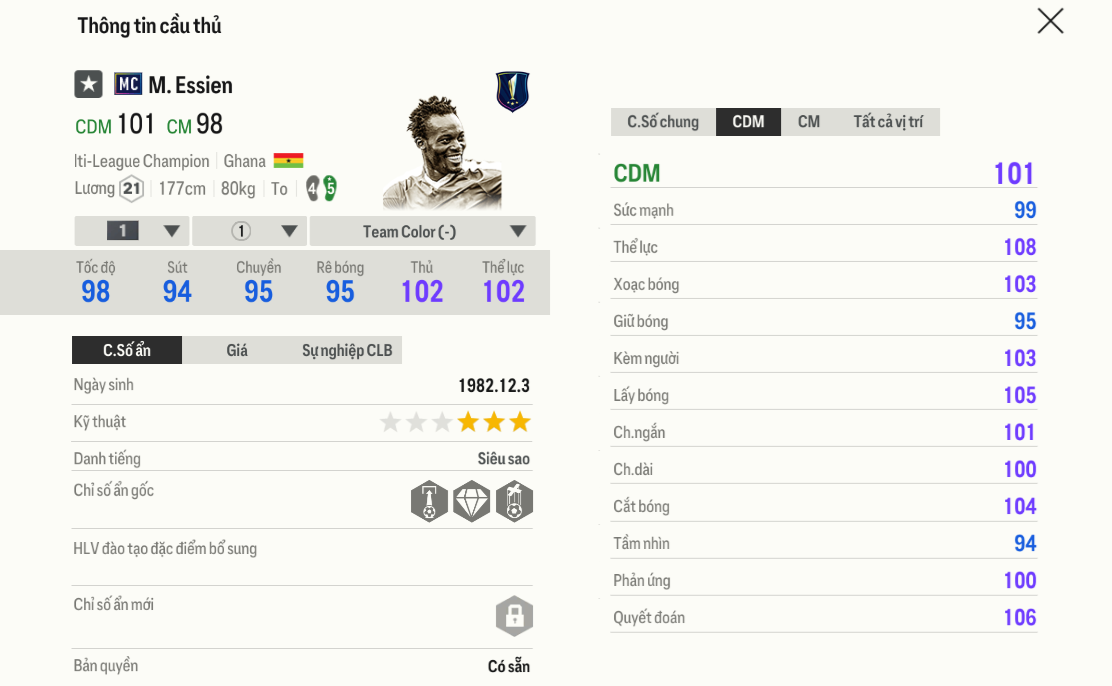Screen dimensions: 1112x686
Task: Open the Giá price tab
Action: point(237,350)
